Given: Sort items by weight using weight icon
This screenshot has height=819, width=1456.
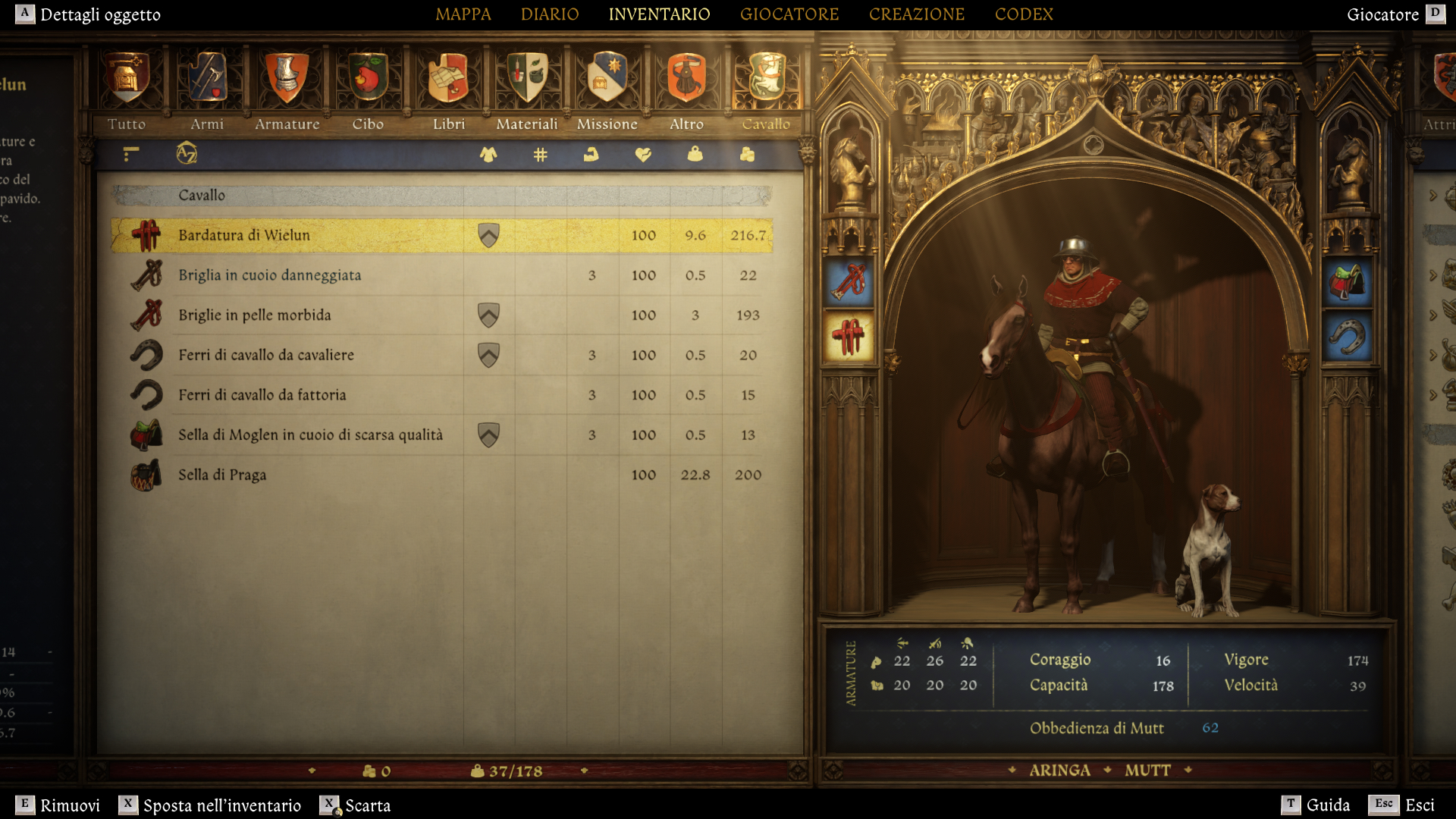Looking at the screenshot, I should [694, 155].
